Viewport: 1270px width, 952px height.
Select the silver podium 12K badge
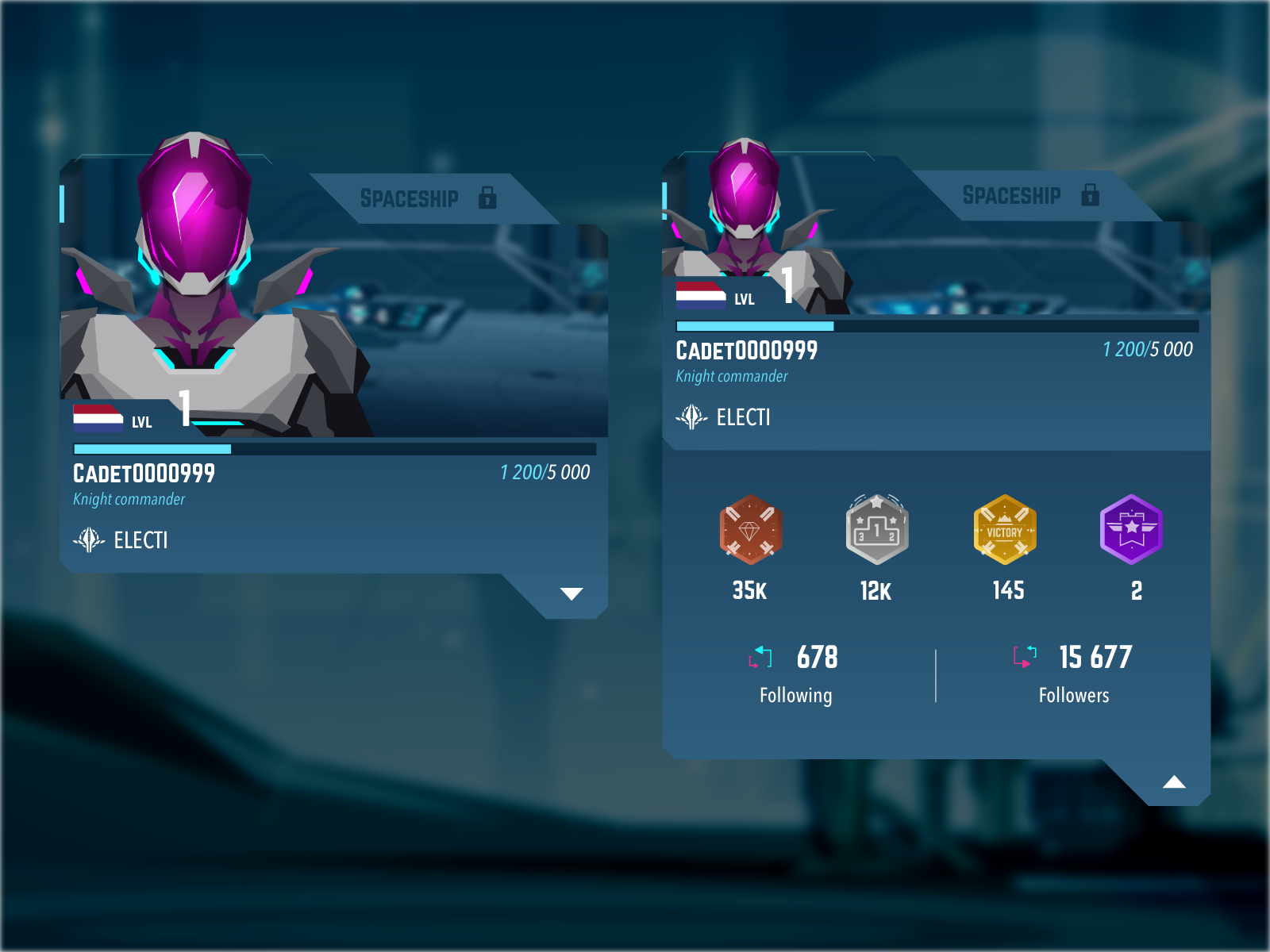tap(876, 530)
